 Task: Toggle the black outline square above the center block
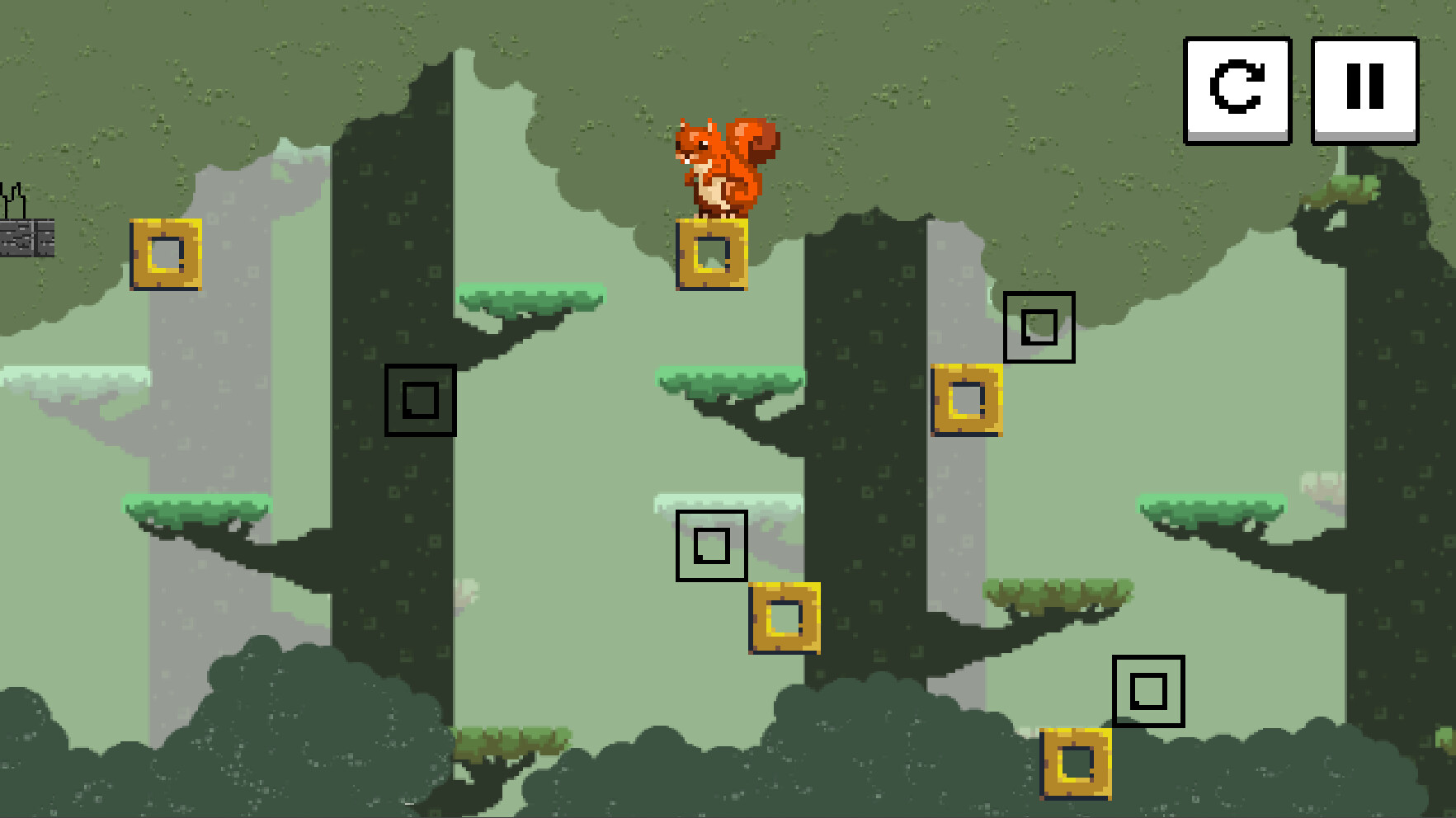[x=711, y=545]
